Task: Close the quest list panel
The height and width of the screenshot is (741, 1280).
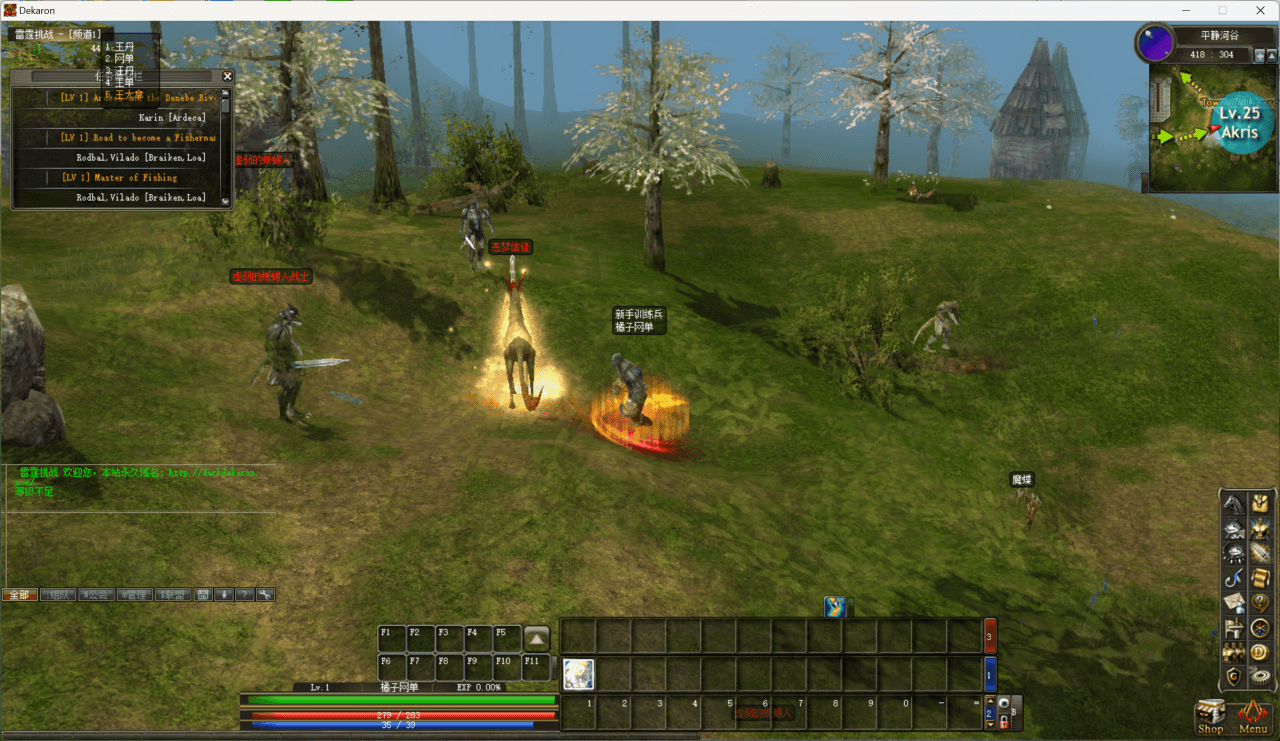Action: pos(227,76)
